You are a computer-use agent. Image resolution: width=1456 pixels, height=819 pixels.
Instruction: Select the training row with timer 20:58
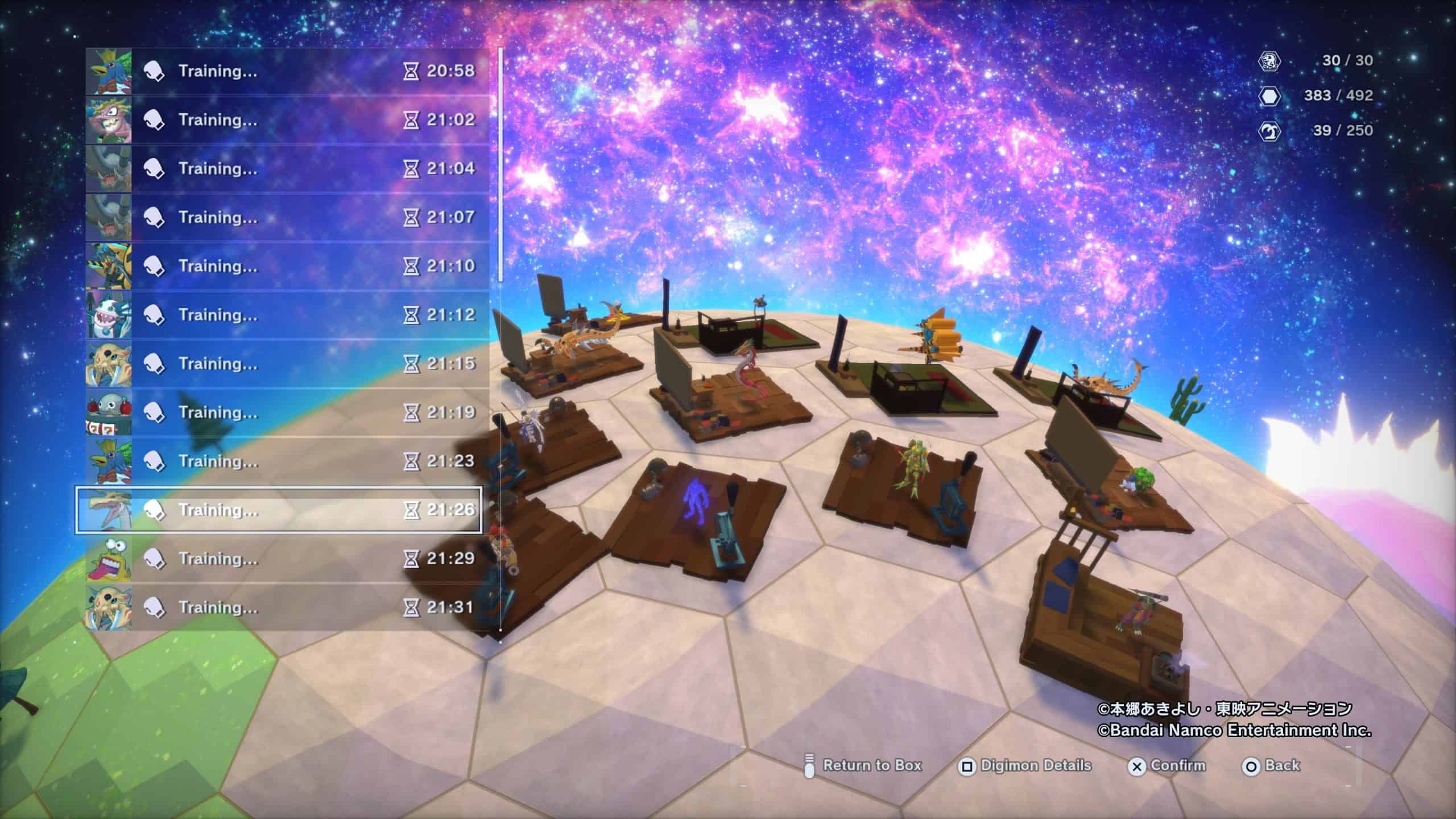coord(287,71)
